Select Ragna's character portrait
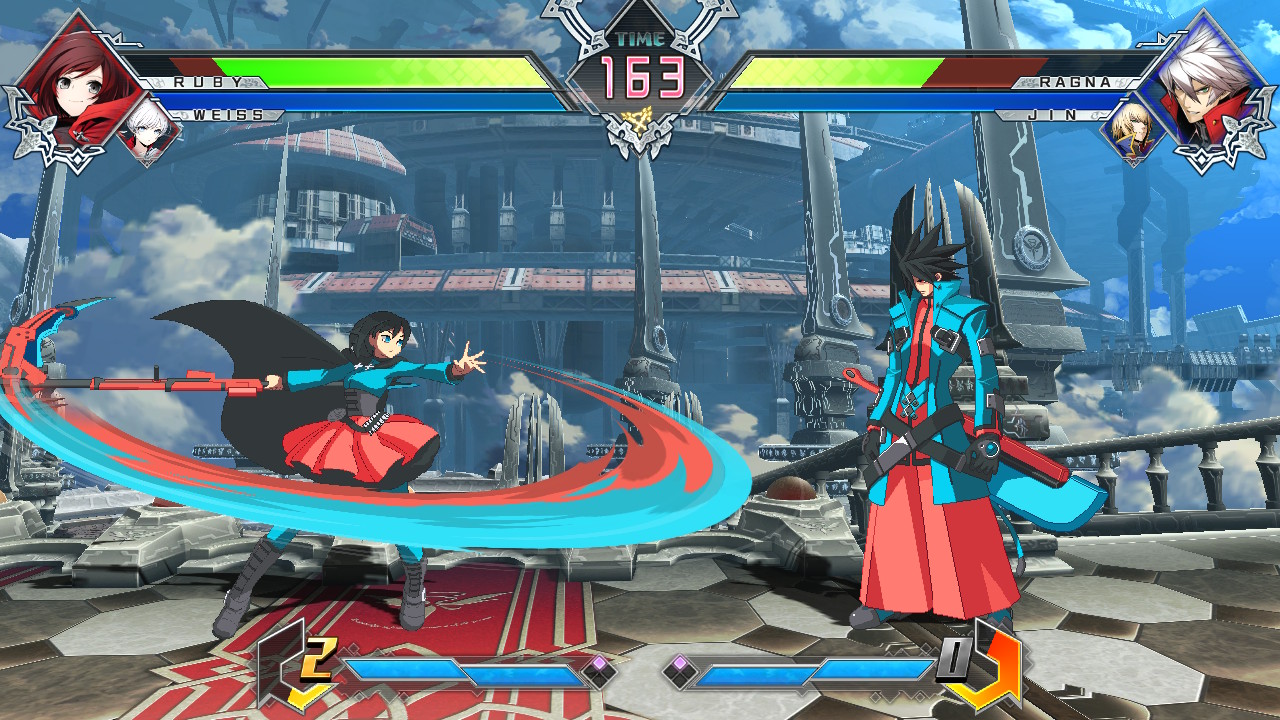 [1205, 80]
